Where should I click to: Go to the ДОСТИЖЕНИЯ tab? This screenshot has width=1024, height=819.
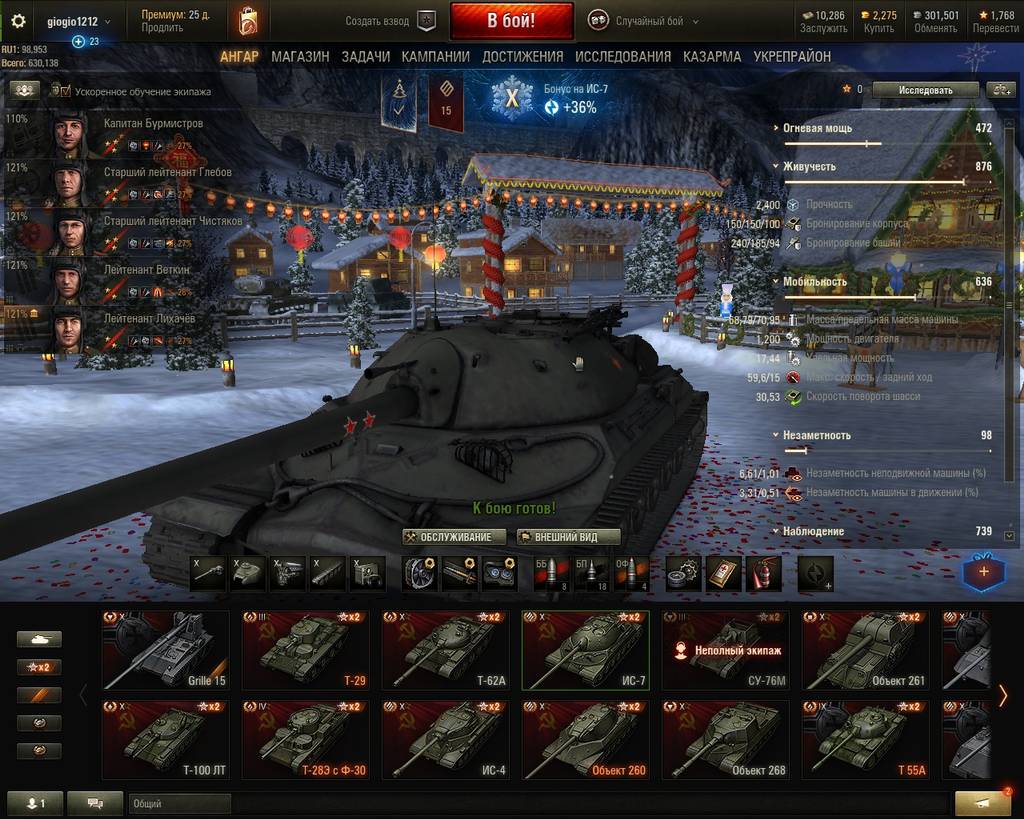click(x=522, y=57)
